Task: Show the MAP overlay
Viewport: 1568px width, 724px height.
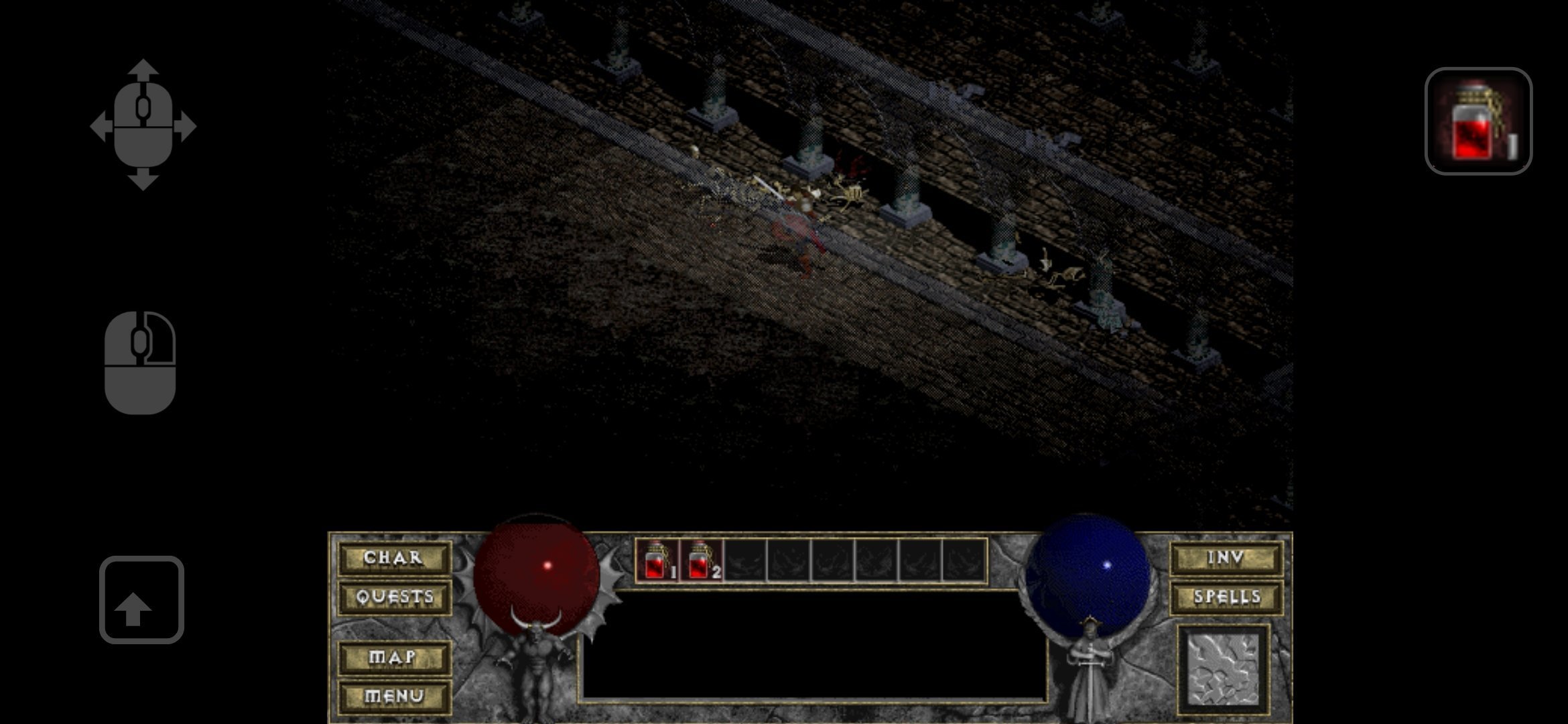Action: coord(393,658)
